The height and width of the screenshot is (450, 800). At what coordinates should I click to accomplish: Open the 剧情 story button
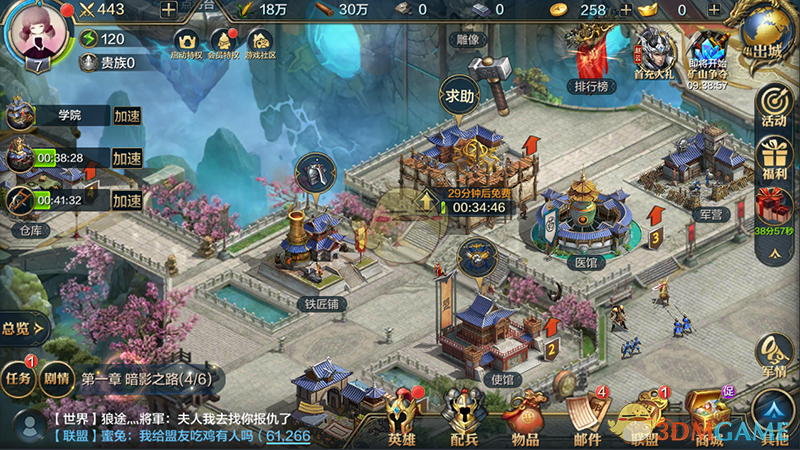point(54,379)
